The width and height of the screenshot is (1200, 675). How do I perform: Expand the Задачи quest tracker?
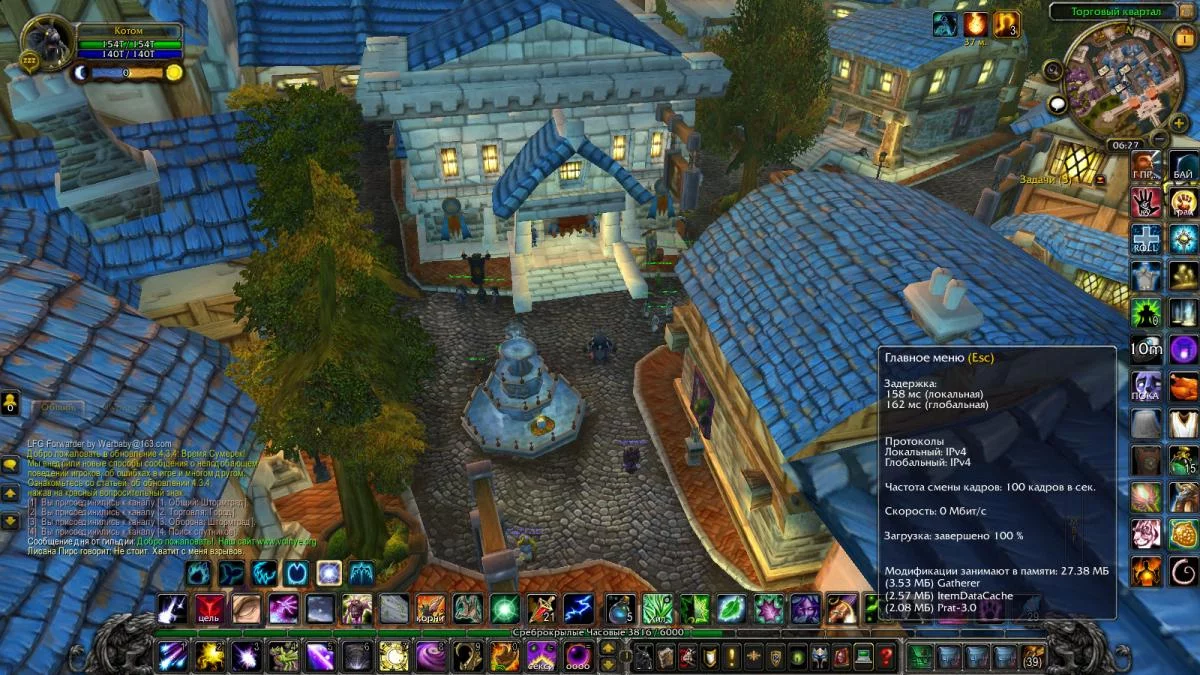(x=1101, y=179)
